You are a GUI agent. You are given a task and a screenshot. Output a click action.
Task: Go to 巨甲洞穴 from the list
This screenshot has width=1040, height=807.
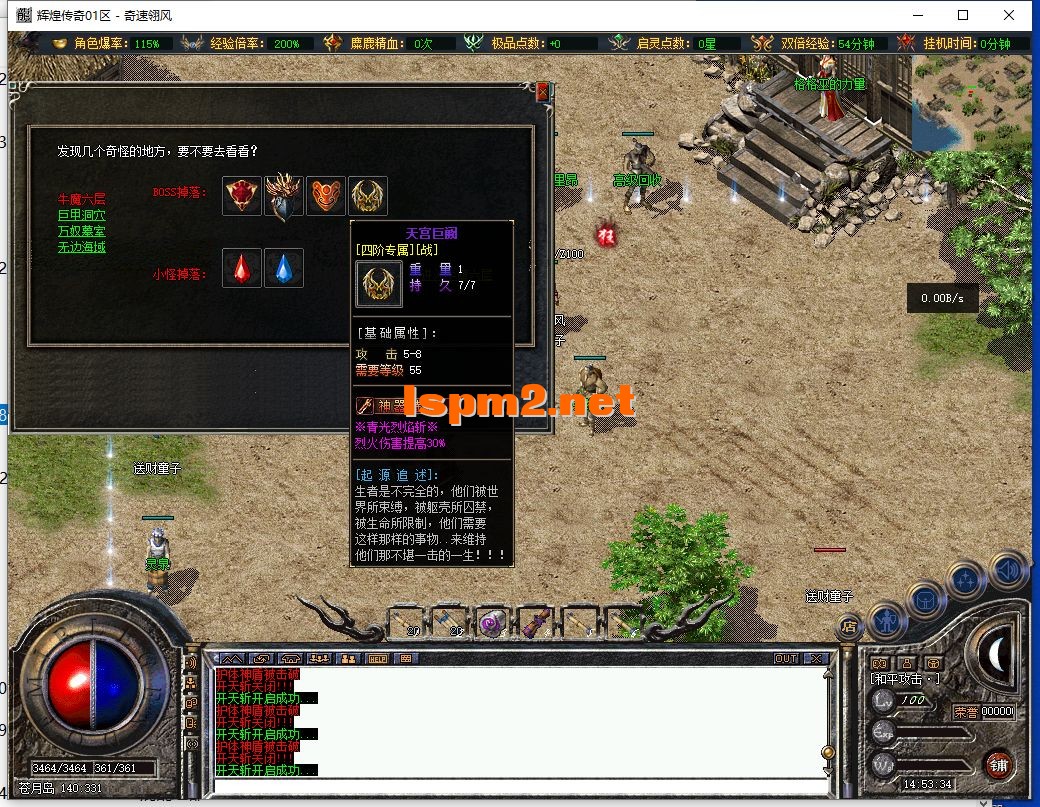tap(81, 215)
